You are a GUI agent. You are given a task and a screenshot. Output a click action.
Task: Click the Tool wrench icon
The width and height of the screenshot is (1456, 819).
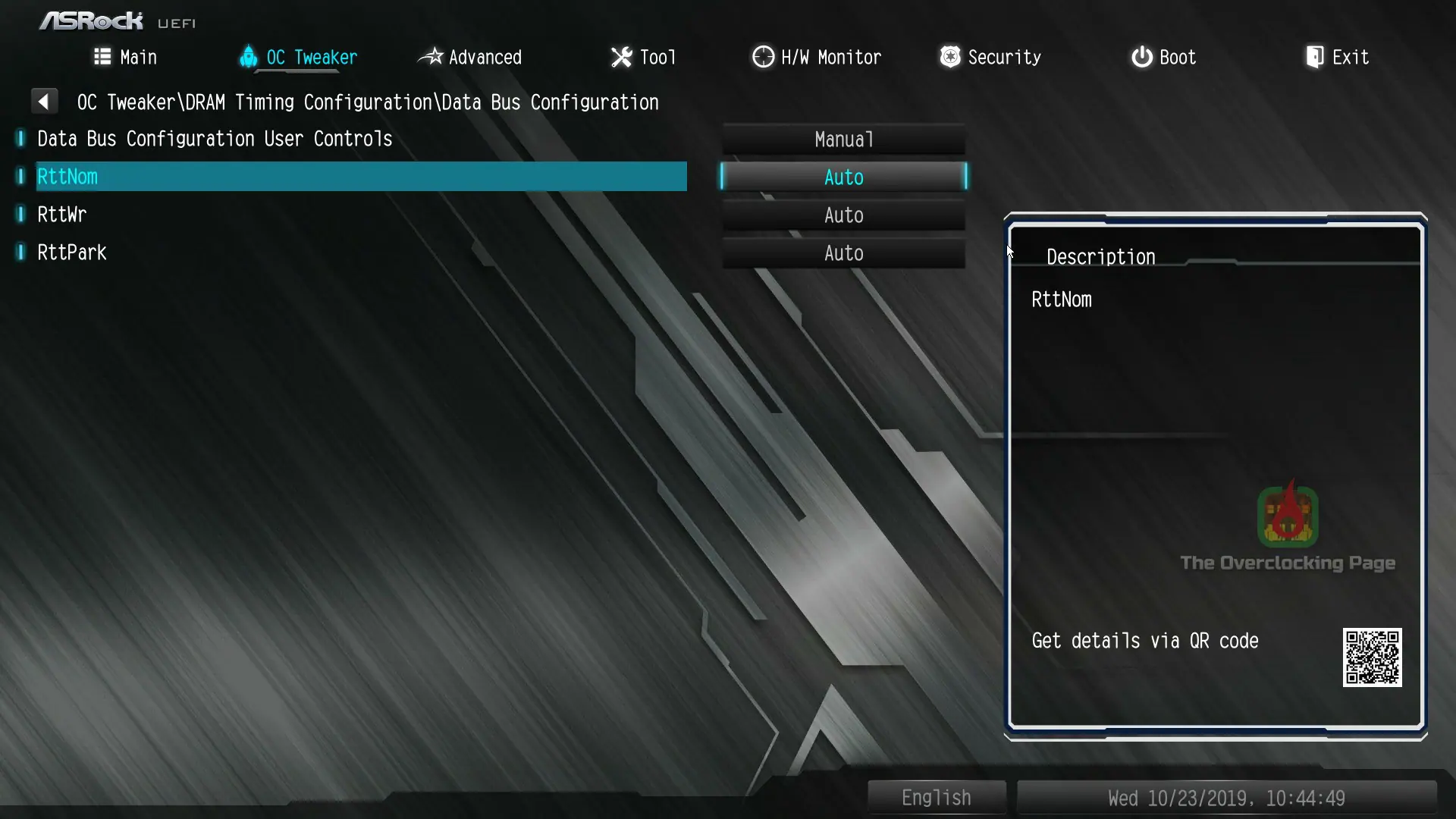coord(620,57)
